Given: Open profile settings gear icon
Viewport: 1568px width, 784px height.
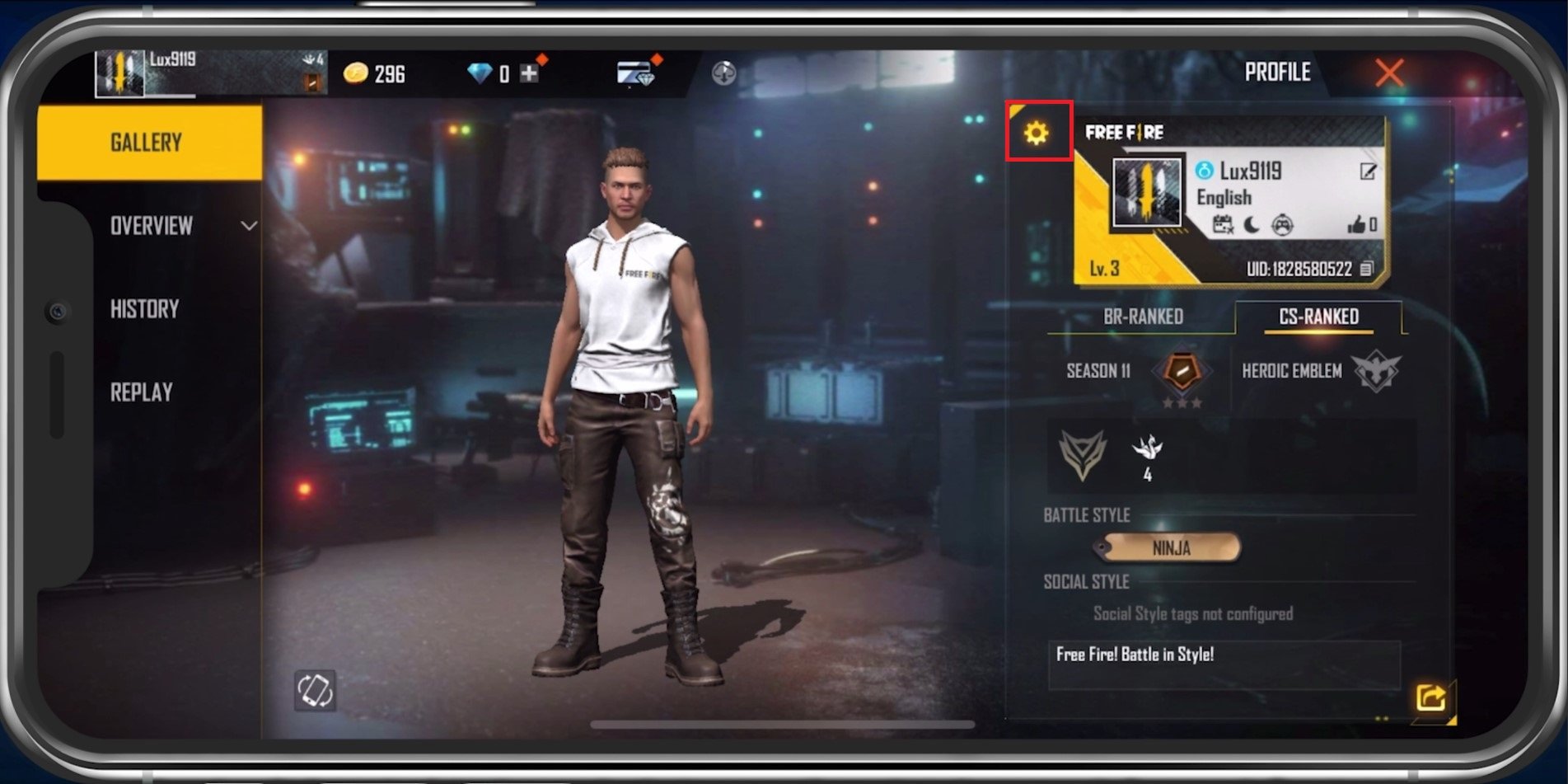Looking at the screenshot, I should pos(1037,132).
